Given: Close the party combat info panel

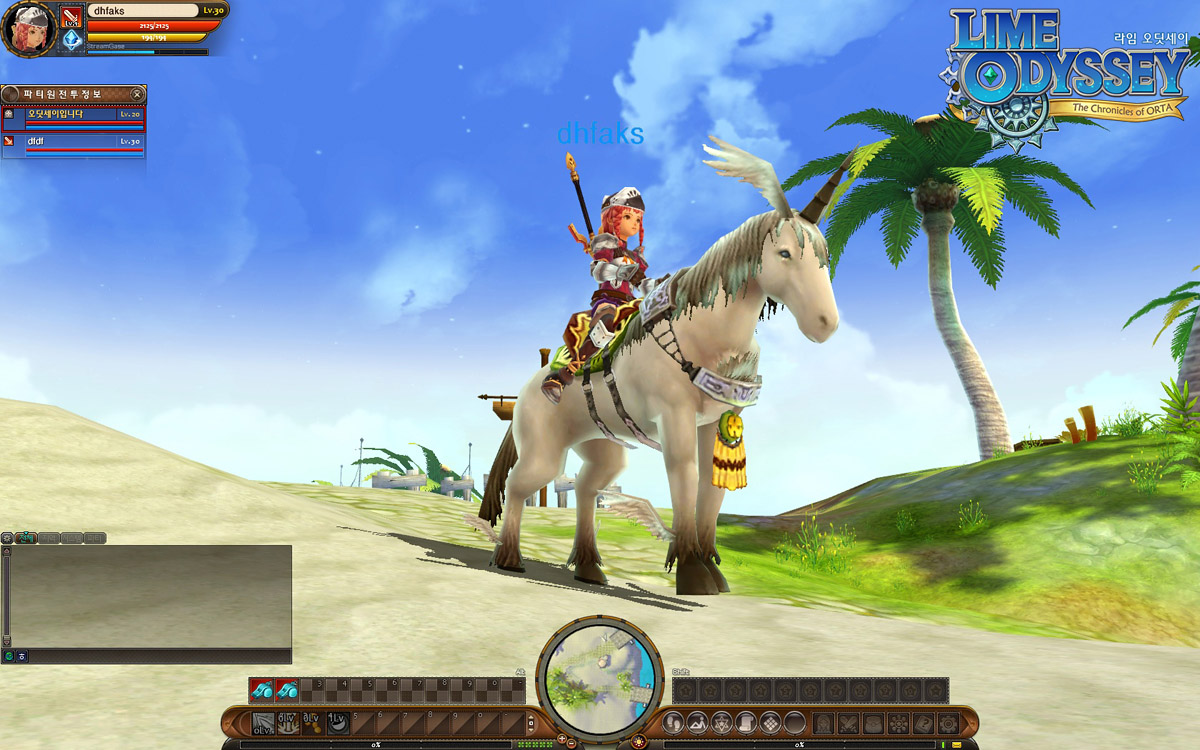Looking at the screenshot, I should [137, 94].
